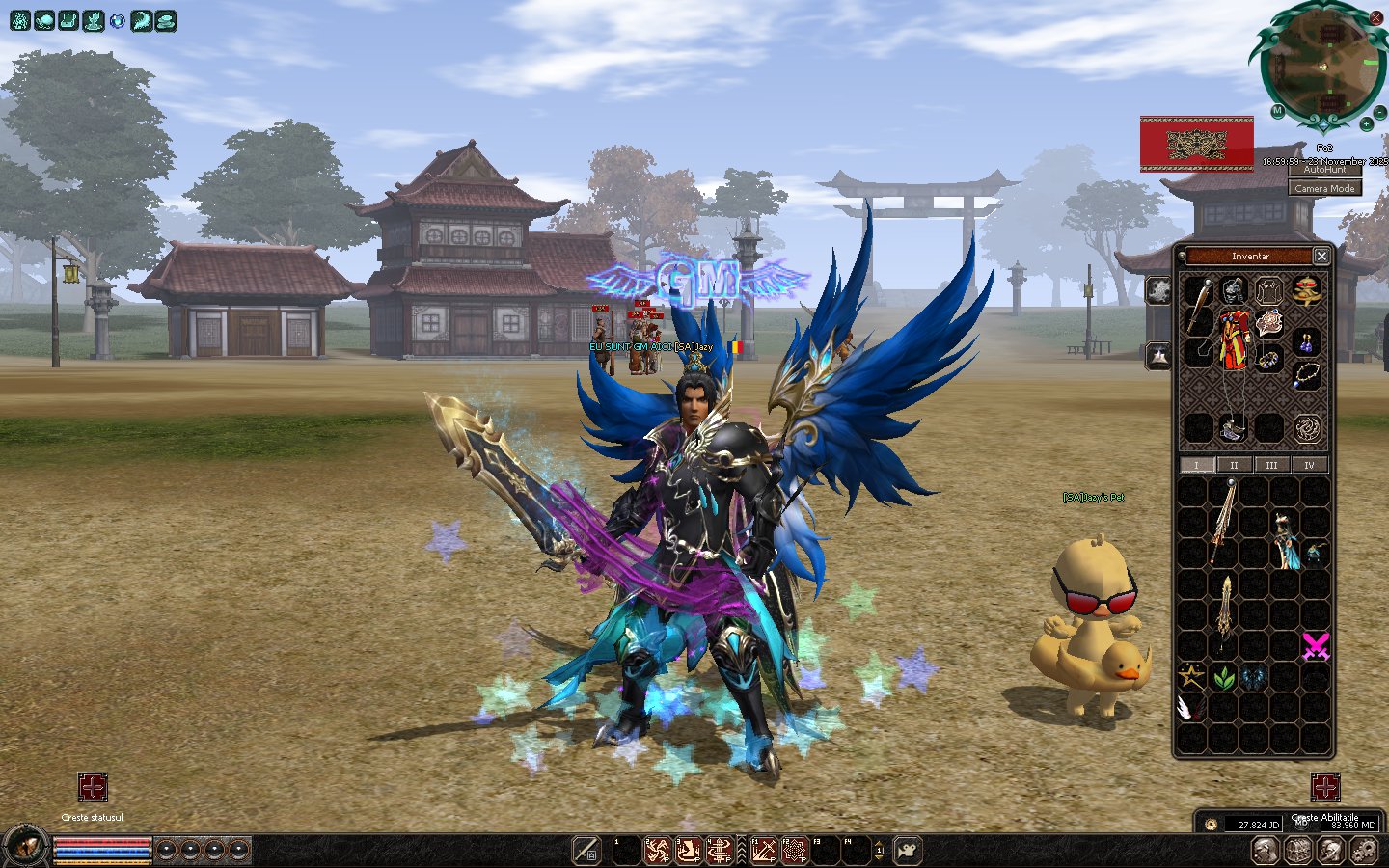This screenshot has height=868, width=1389.
Task: Toggle the Camera Mode button
Action: click(1324, 189)
